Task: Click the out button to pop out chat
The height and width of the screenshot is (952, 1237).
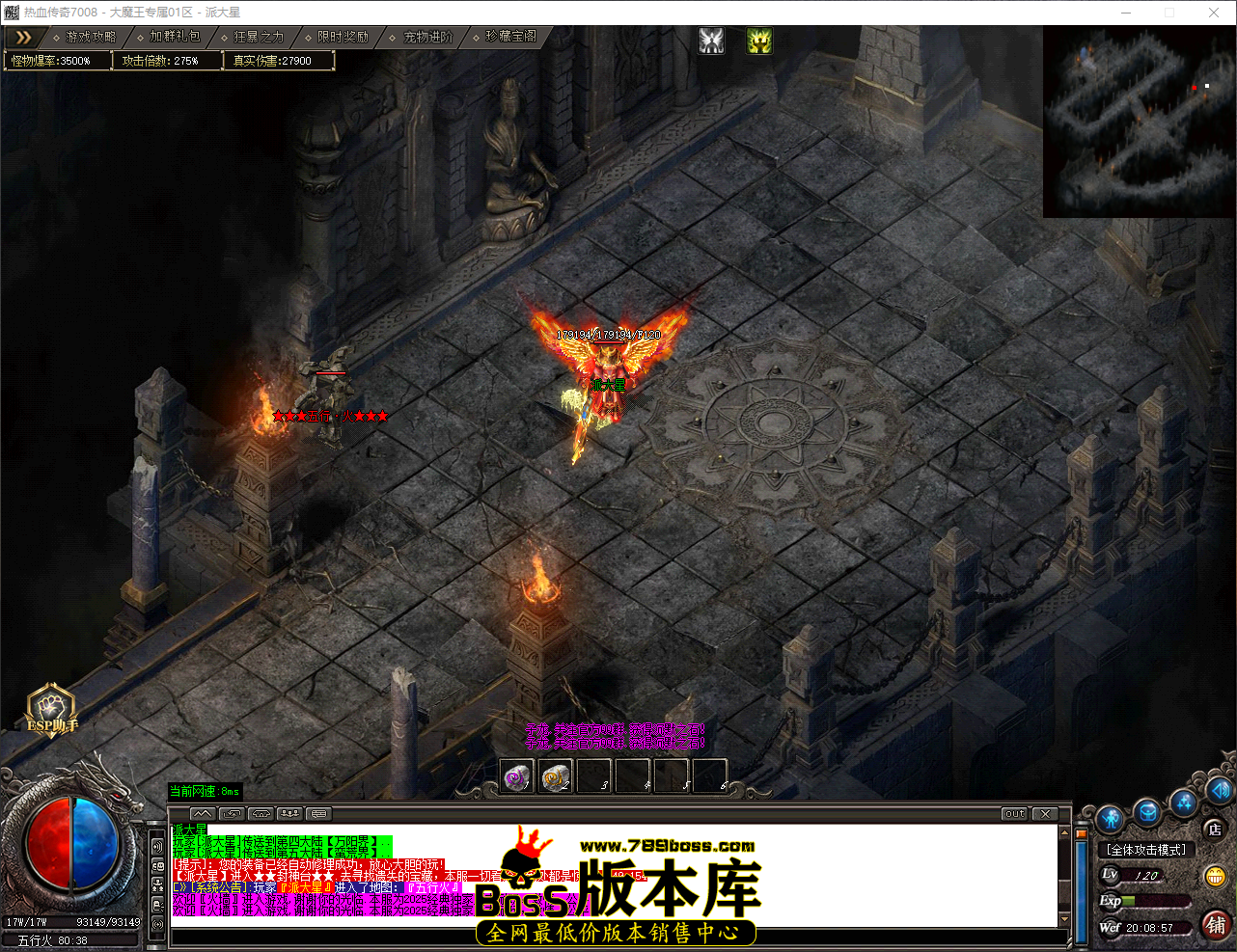Action: pos(1013,813)
